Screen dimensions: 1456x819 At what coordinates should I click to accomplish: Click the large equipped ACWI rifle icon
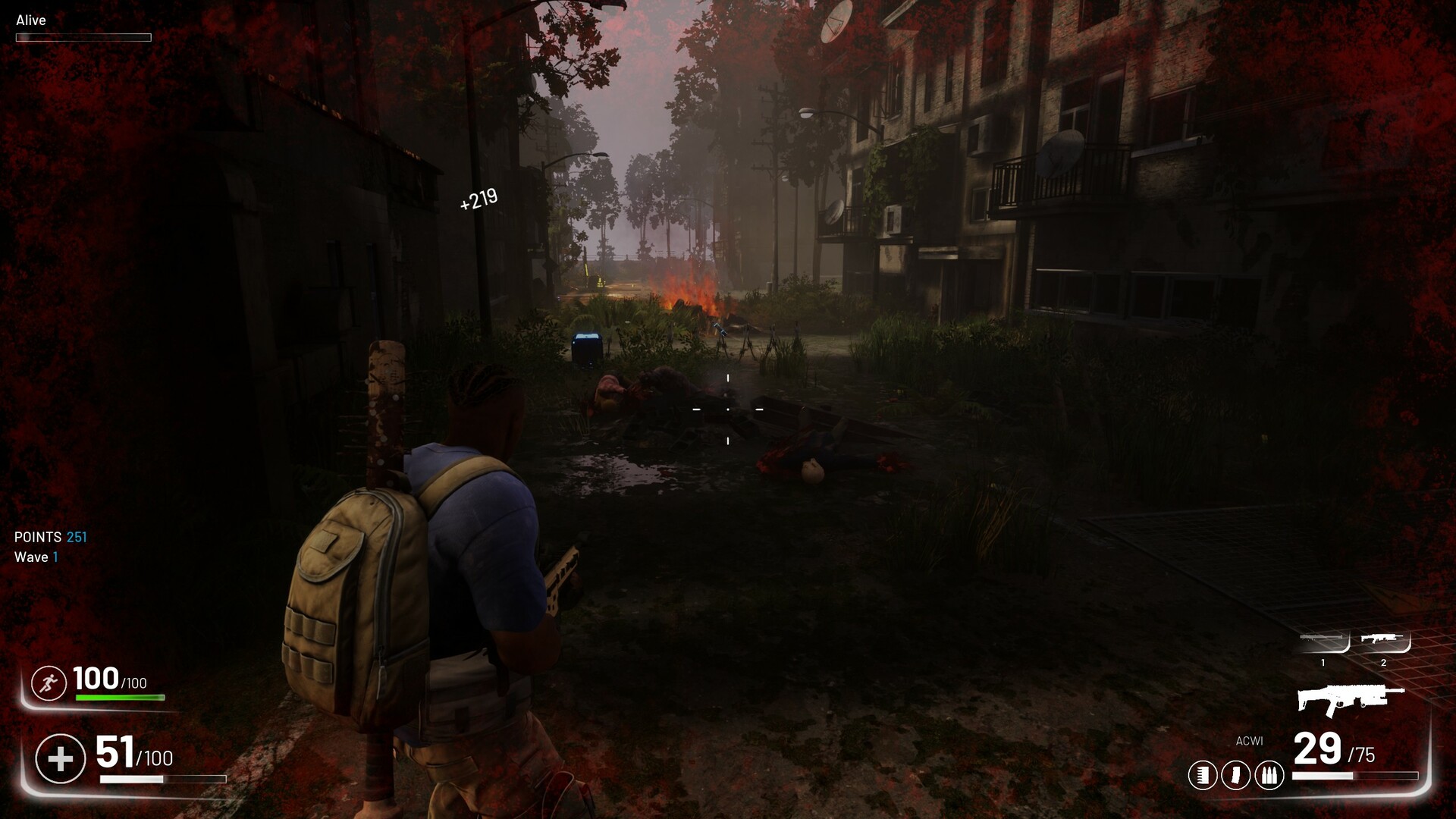point(1350,699)
